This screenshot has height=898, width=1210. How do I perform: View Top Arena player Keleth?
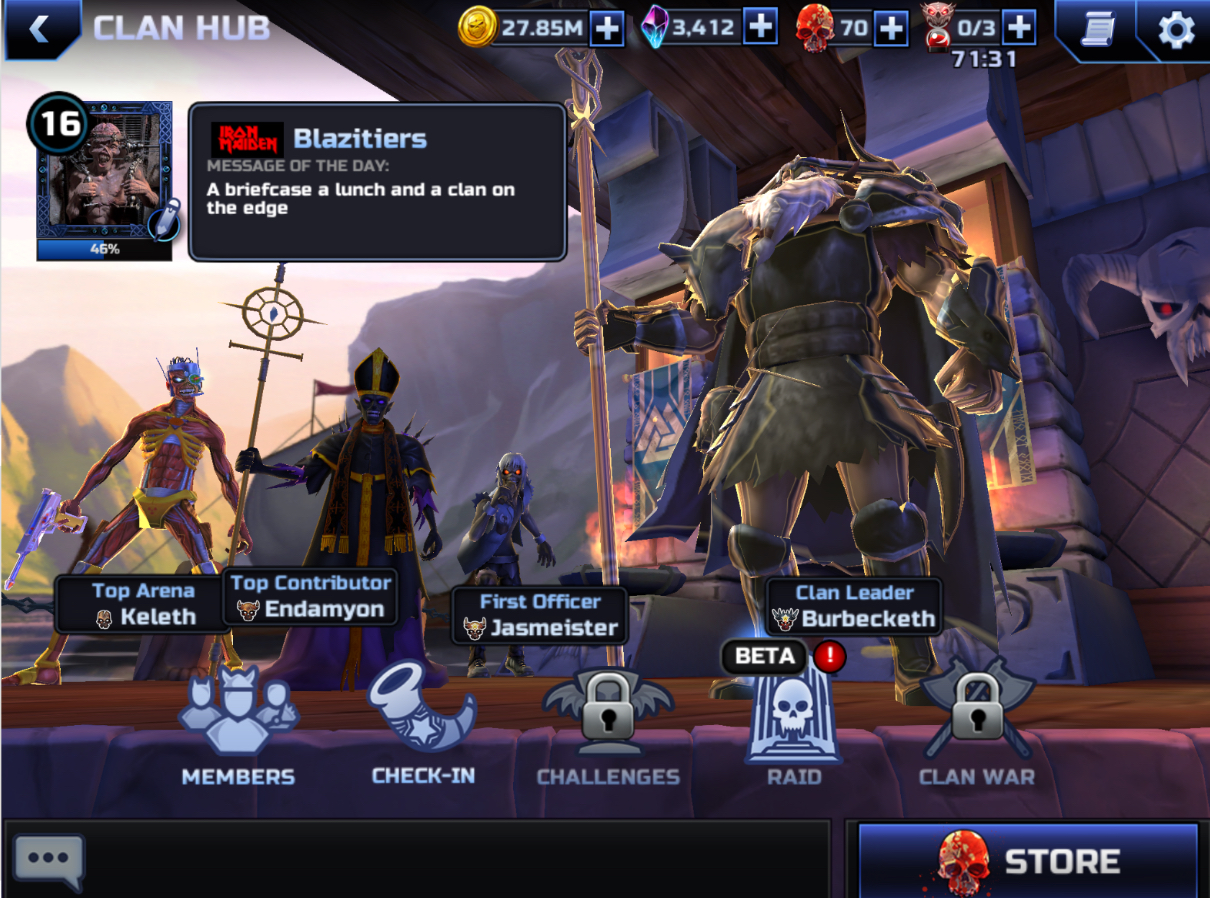[x=143, y=605]
